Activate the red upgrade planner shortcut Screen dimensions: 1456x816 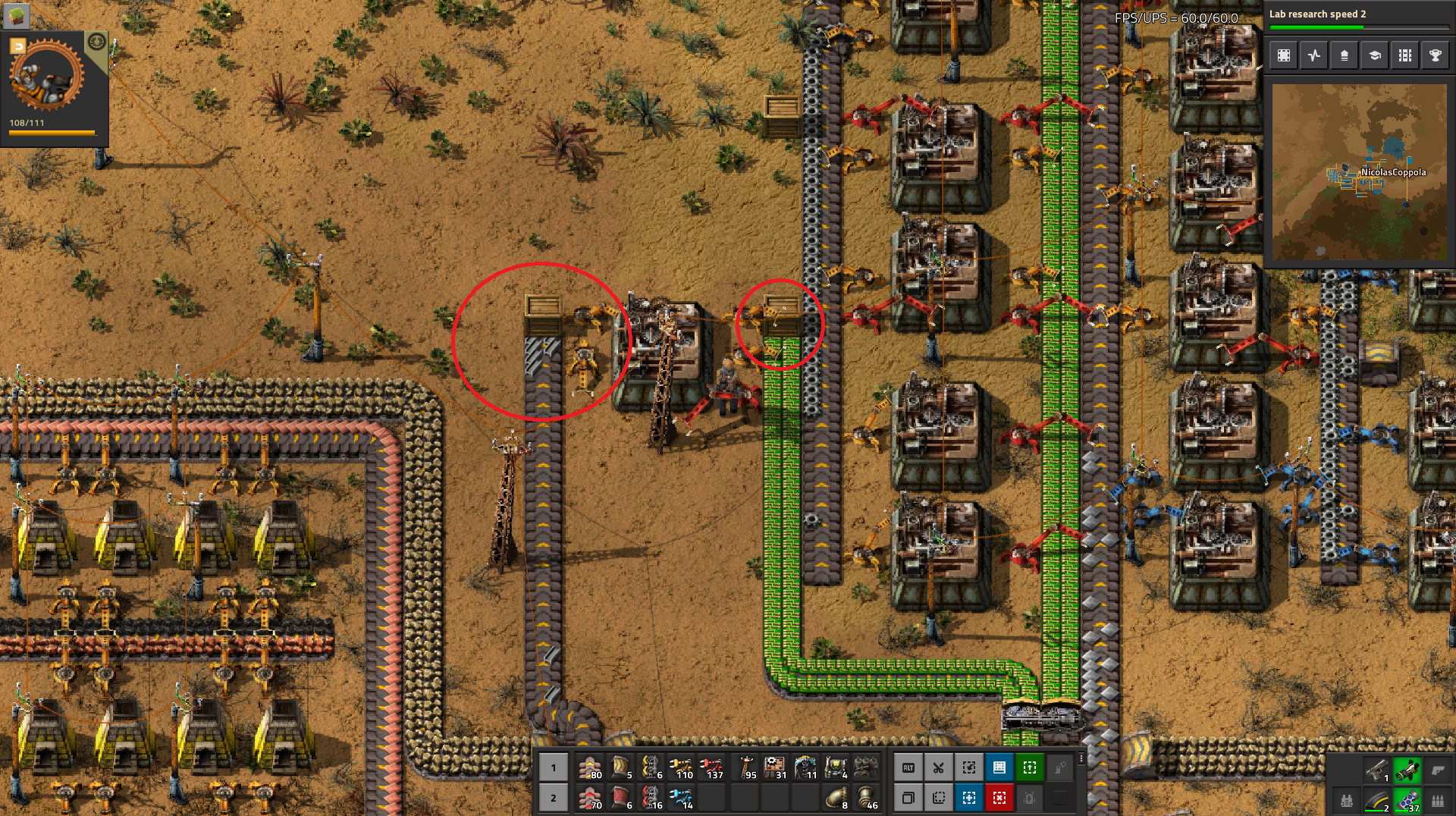click(1000, 797)
